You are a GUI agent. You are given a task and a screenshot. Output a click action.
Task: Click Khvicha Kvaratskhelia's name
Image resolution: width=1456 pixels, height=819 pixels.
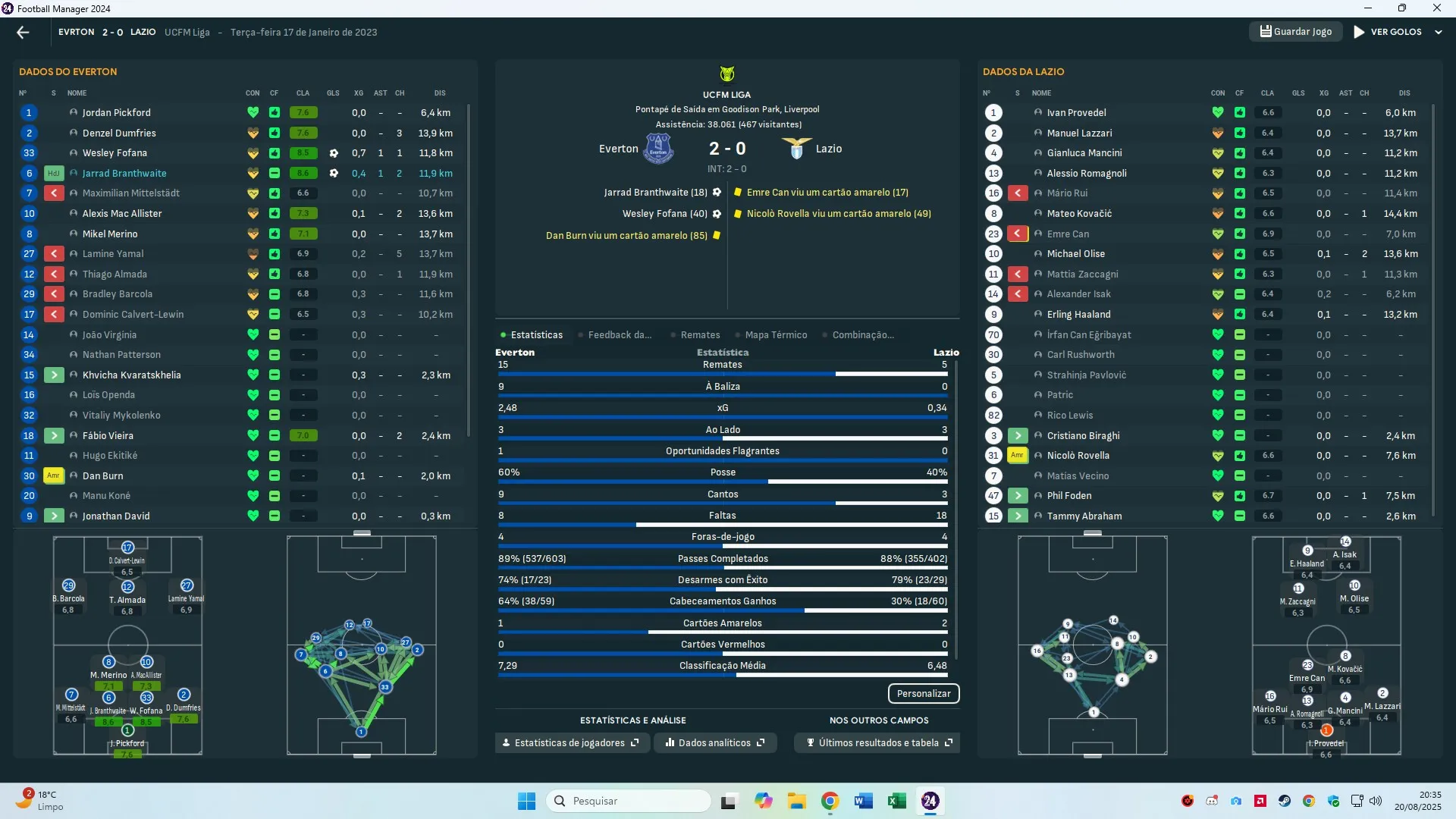[131, 375]
